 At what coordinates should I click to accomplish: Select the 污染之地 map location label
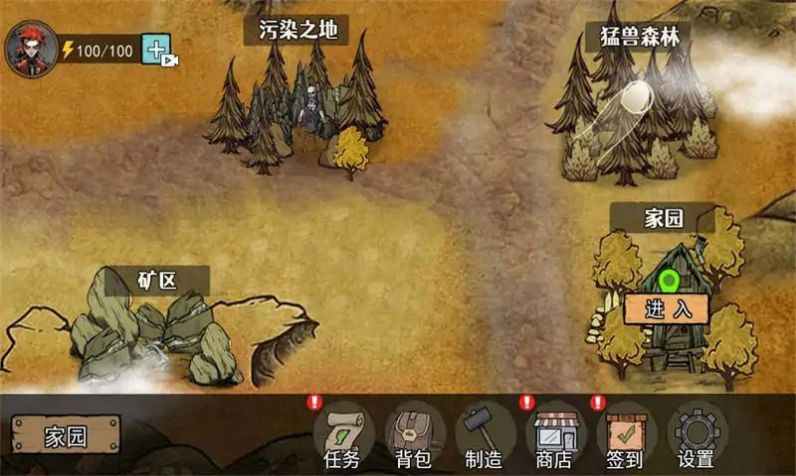click(x=296, y=31)
